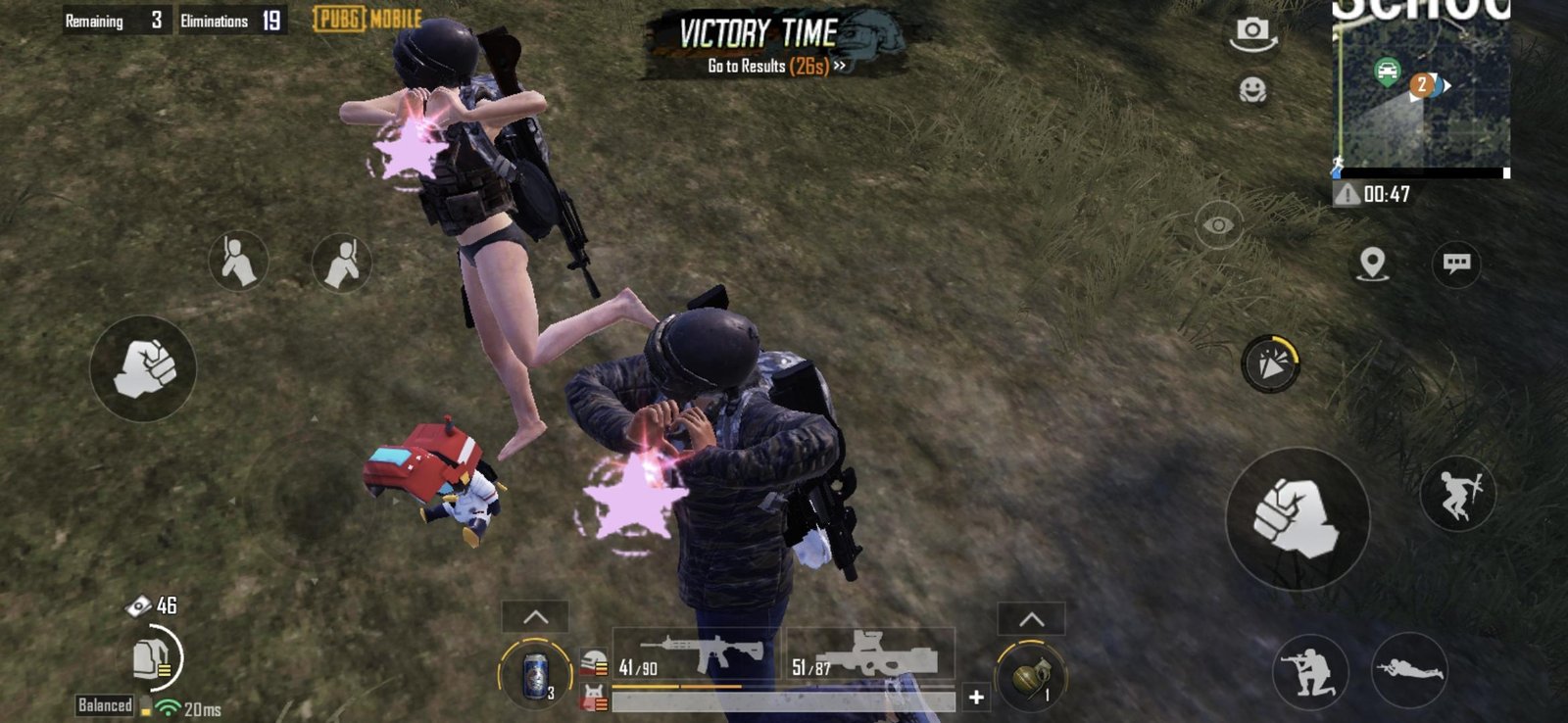Expand the throwables list arrow above grenade

(1031, 618)
